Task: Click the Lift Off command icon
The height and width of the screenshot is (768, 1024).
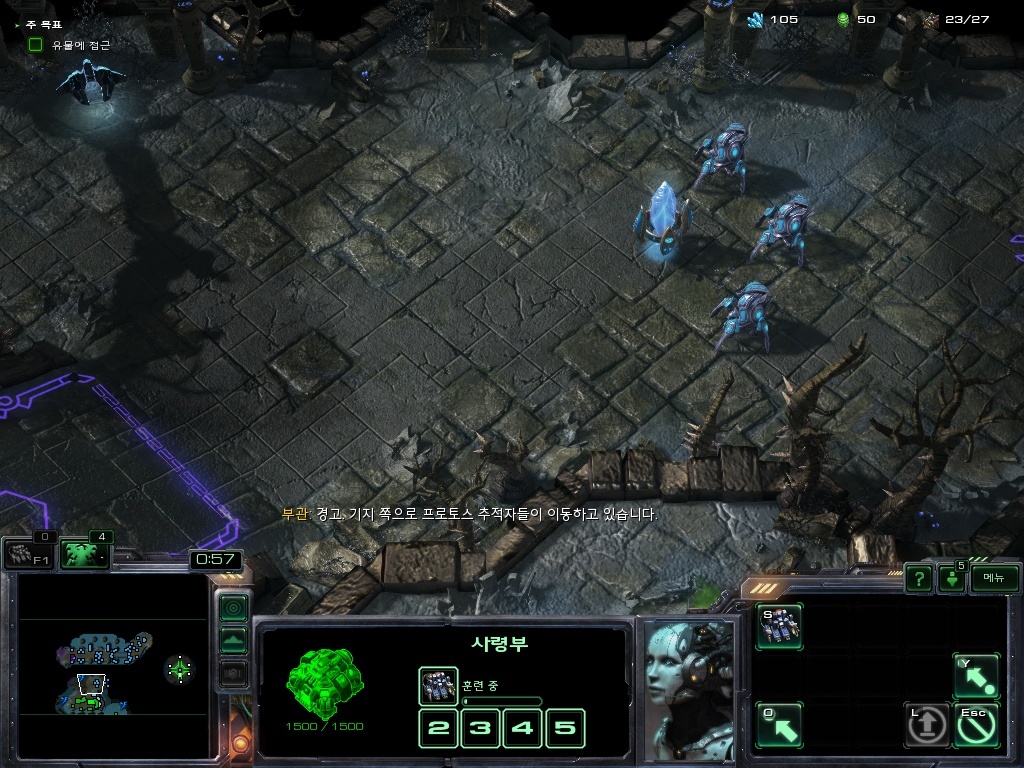Action: tap(927, 726)
